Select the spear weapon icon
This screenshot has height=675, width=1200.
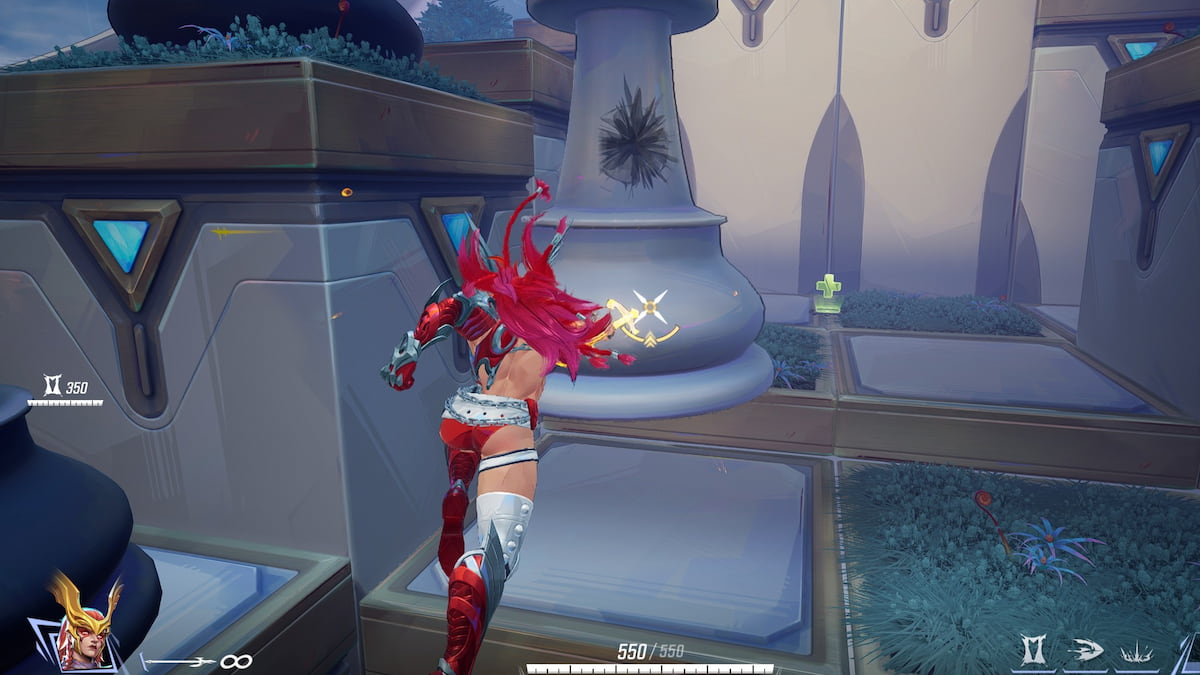pyautogui.click(x=178, y=661)
